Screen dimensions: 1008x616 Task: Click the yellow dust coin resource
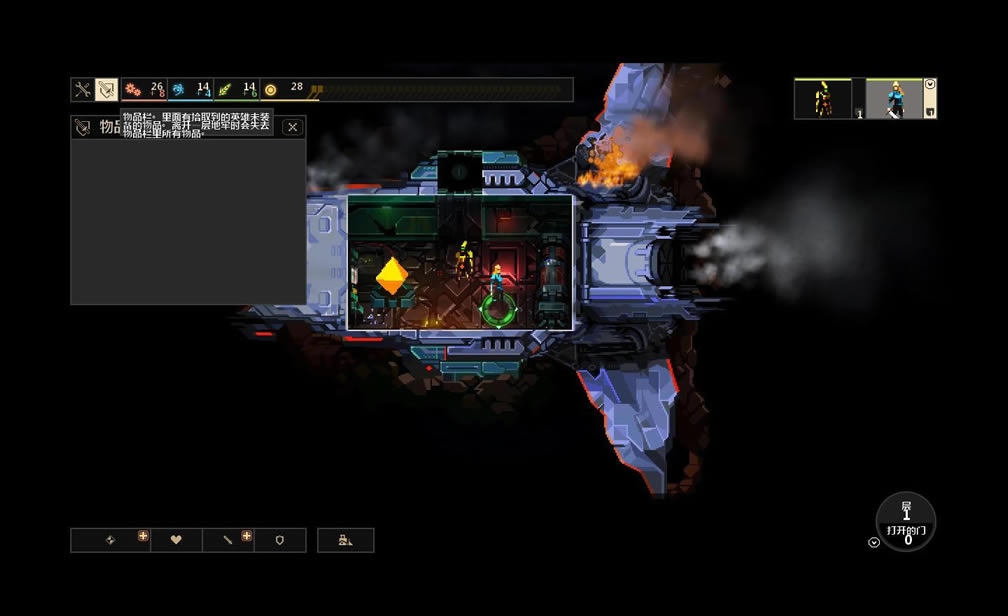point(270,90)
